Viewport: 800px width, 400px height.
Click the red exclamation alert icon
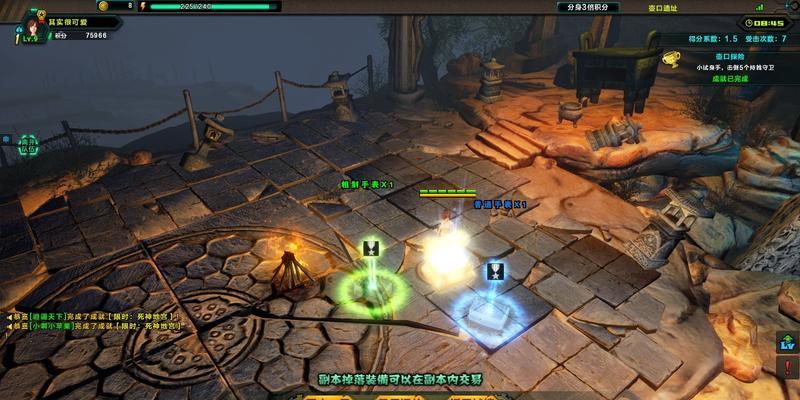(787, 369)
